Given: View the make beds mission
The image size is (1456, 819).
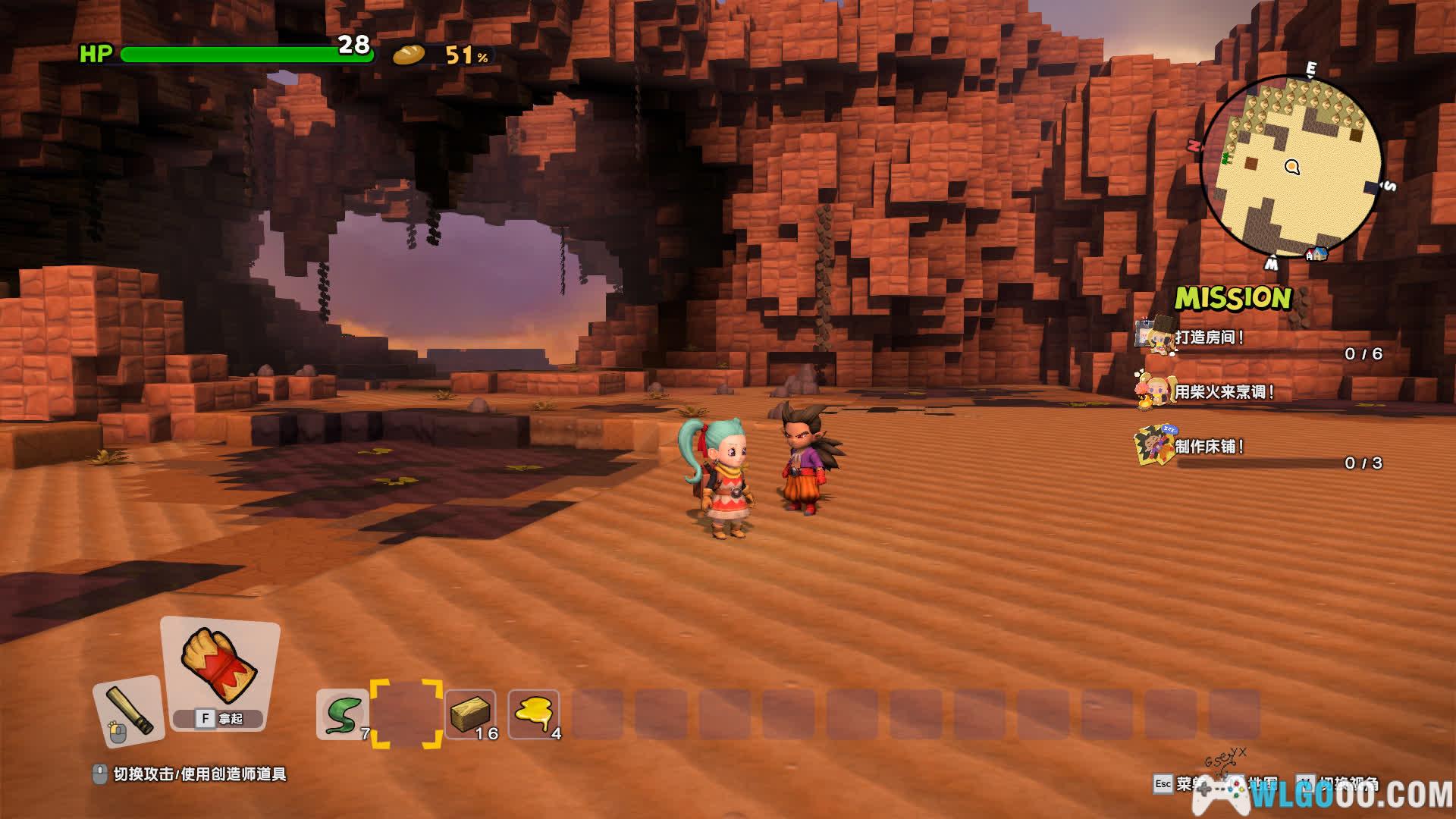Looking at the screenshot, I should pos(1209,447).
